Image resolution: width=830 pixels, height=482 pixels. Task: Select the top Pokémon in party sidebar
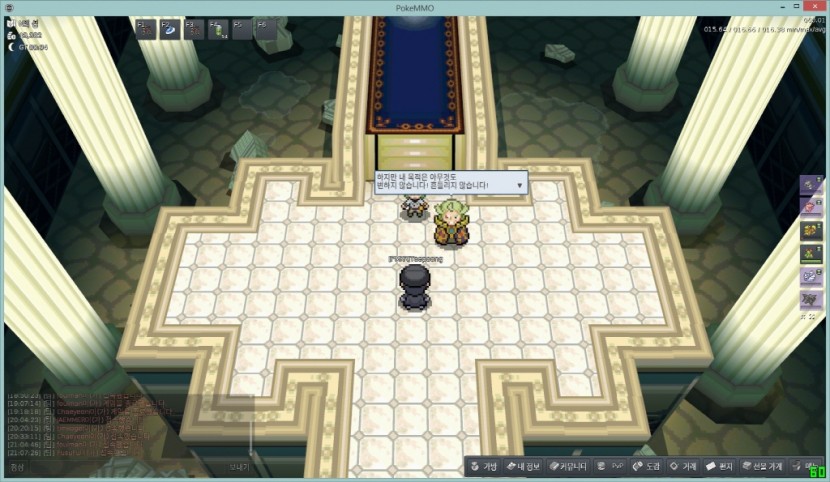click(x=810, y=186)
